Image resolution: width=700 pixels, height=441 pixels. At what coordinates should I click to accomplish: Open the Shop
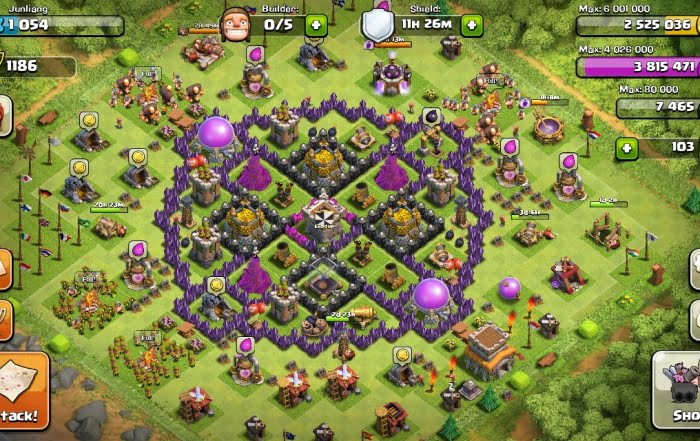[x=679, y=393]
